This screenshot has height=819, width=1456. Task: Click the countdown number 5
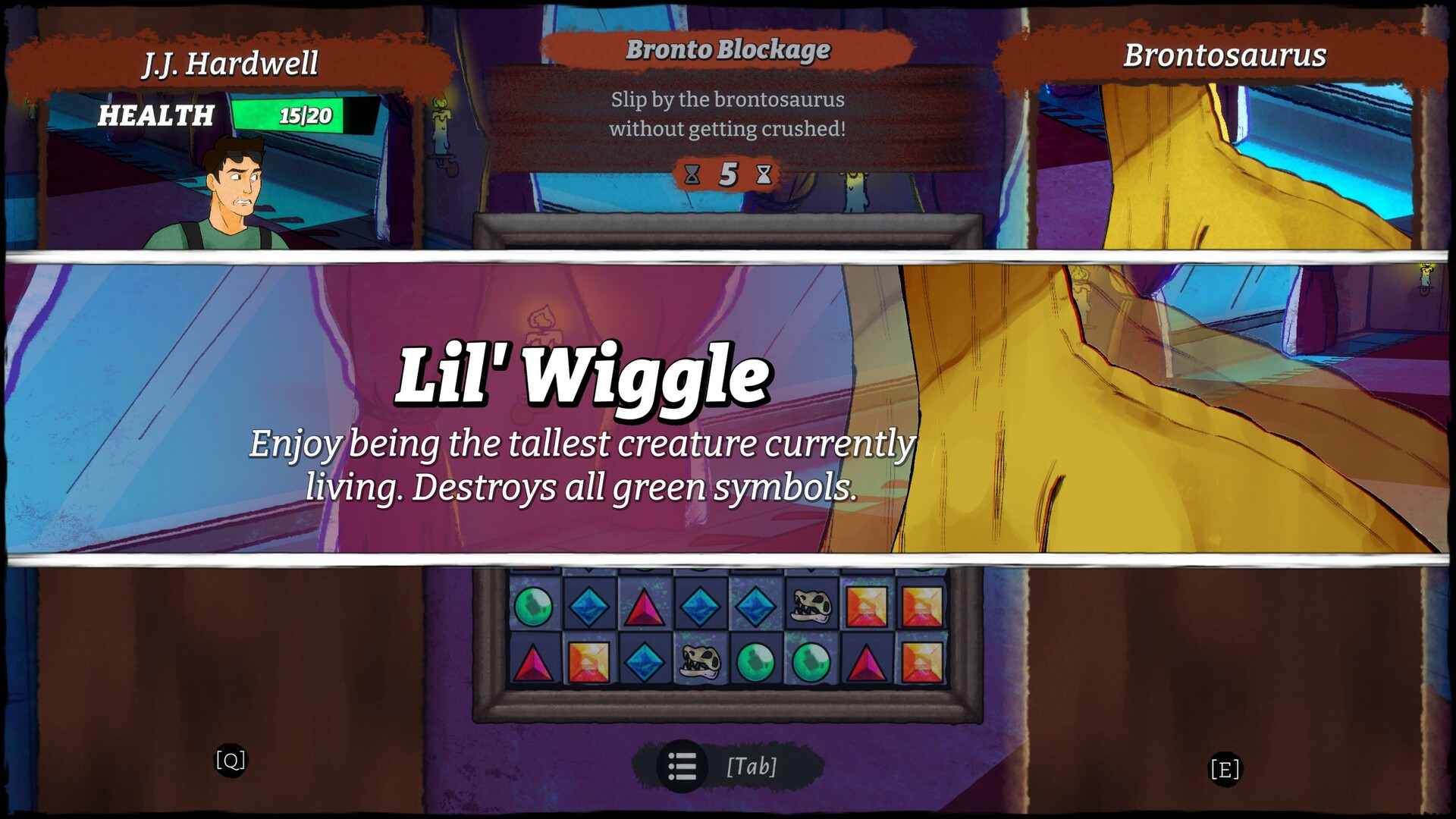coord(729,173)
